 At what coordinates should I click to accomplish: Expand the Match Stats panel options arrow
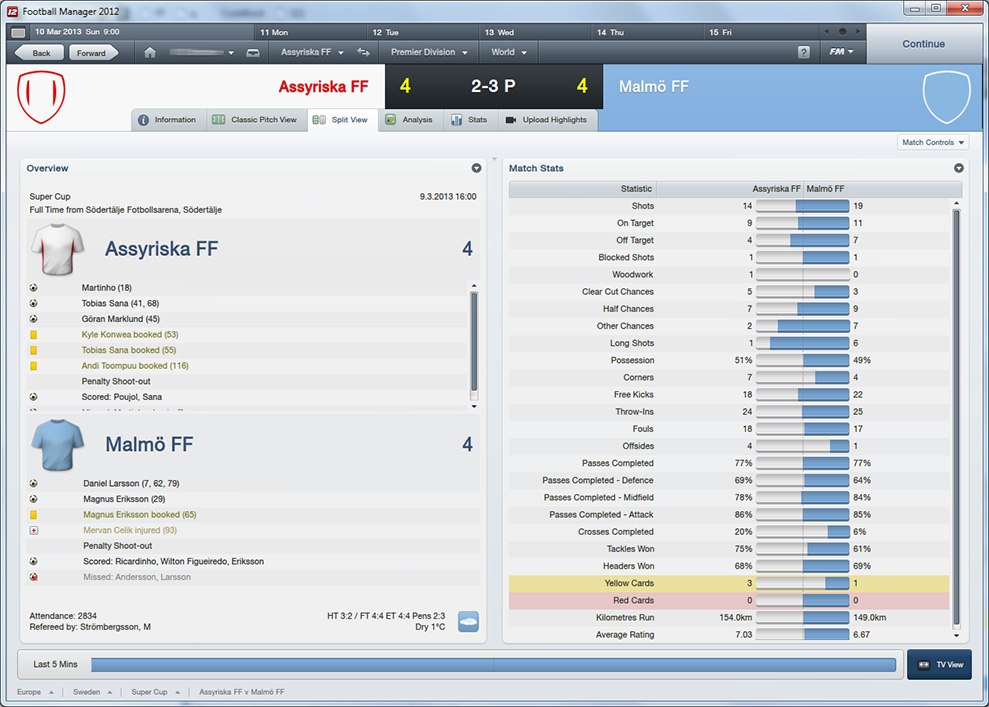pyautogui.click(x=959, y=168)
